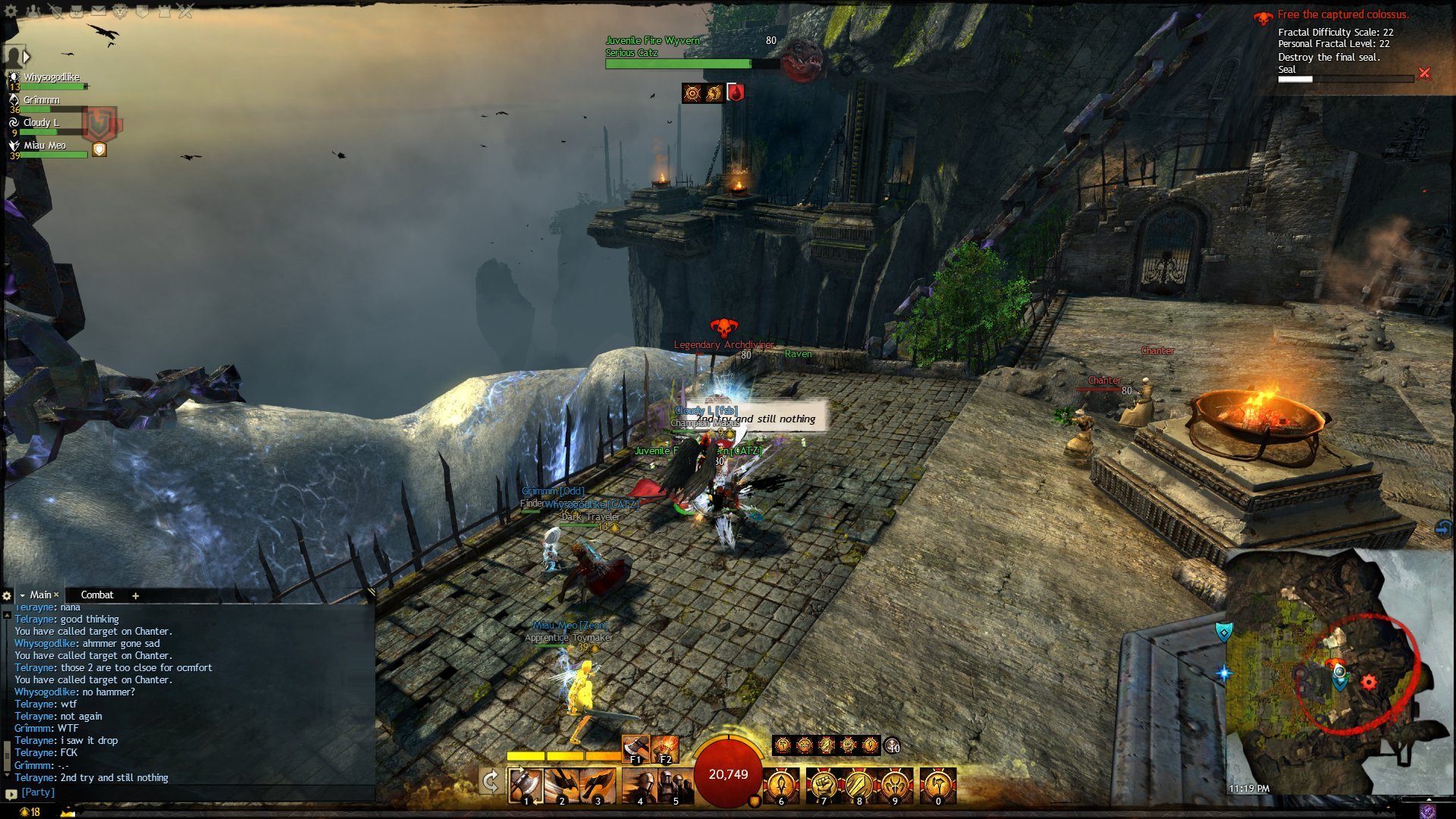Open the inventory bag icon
Image resolution: width=1456 pixels, height=819 pixels.
click(77, 11)
